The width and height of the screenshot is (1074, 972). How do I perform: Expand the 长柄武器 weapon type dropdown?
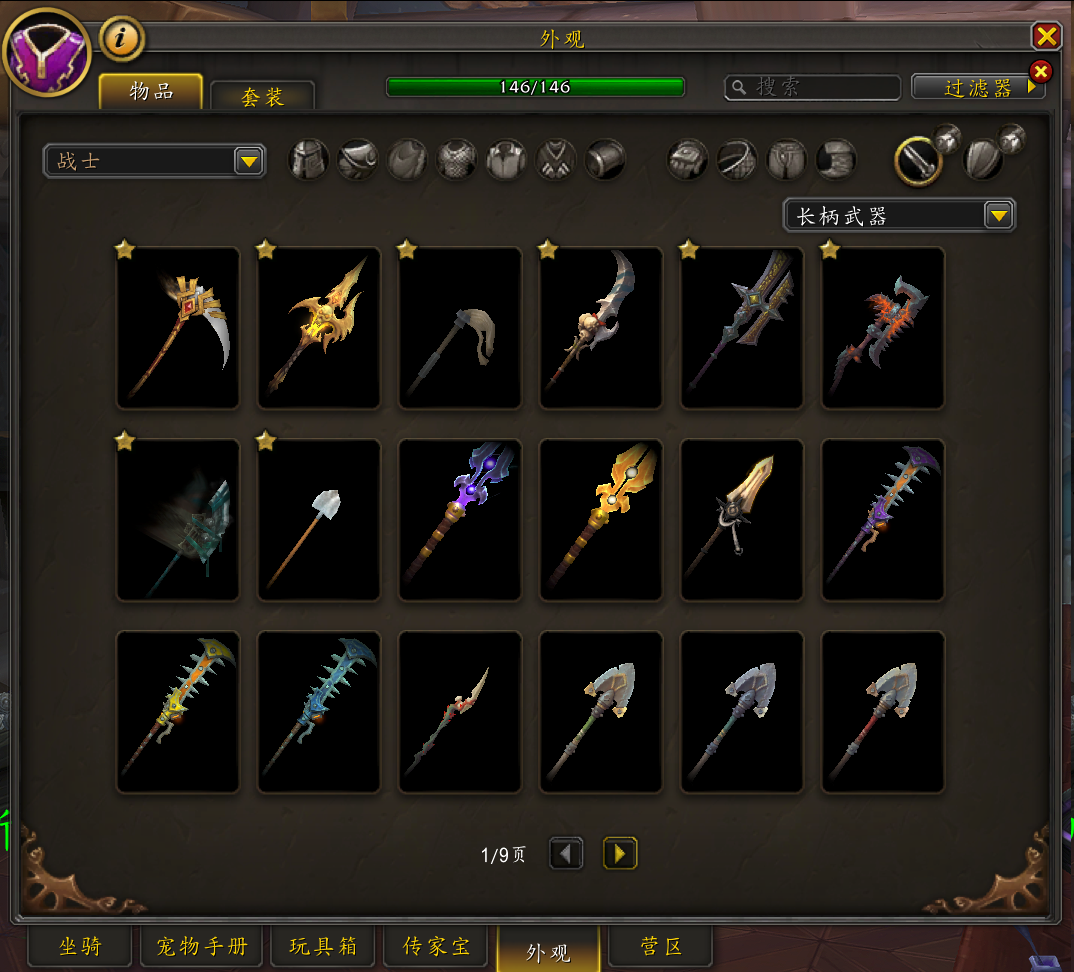899,215
